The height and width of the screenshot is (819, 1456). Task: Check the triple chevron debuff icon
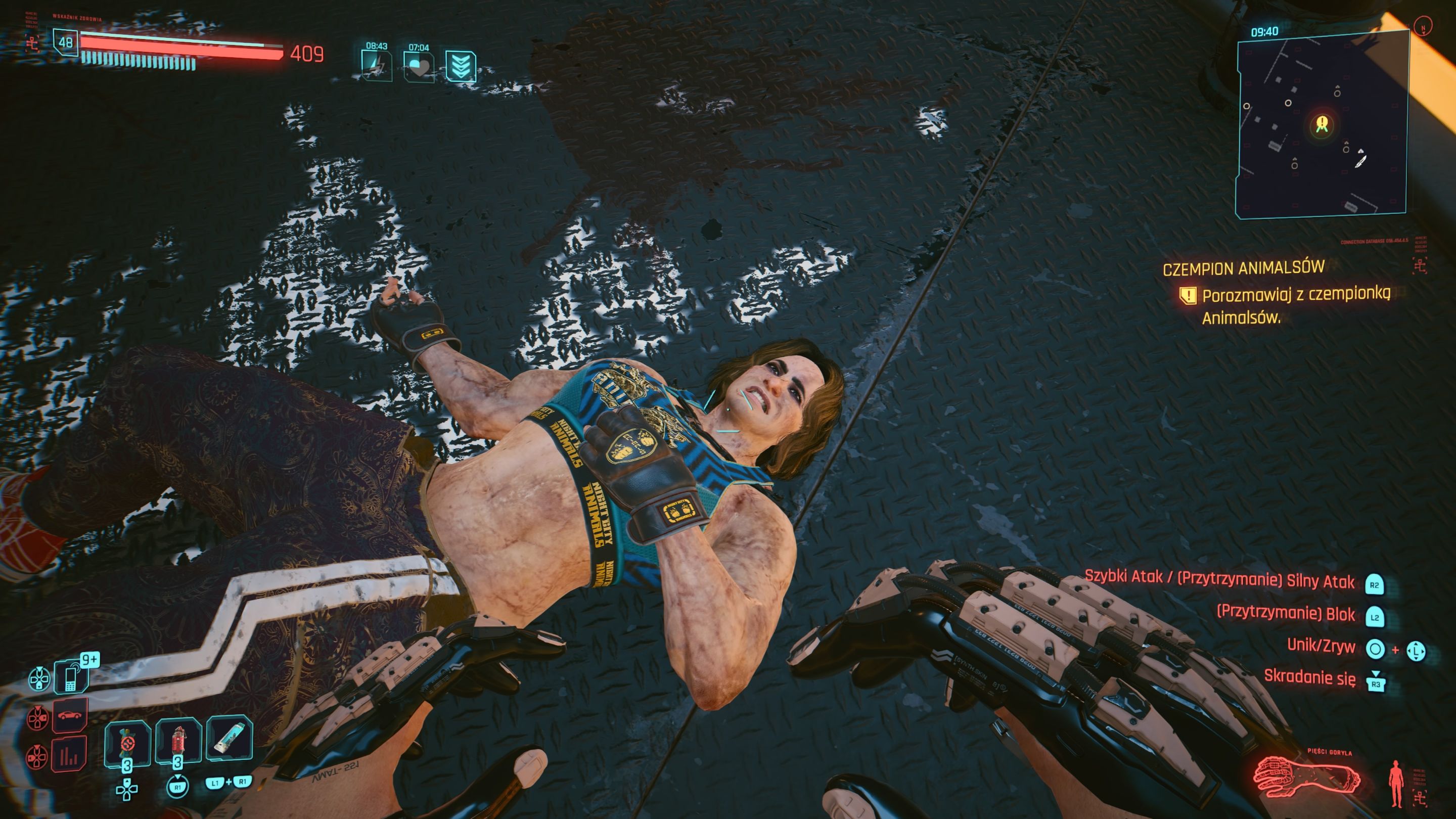point(460,67)
